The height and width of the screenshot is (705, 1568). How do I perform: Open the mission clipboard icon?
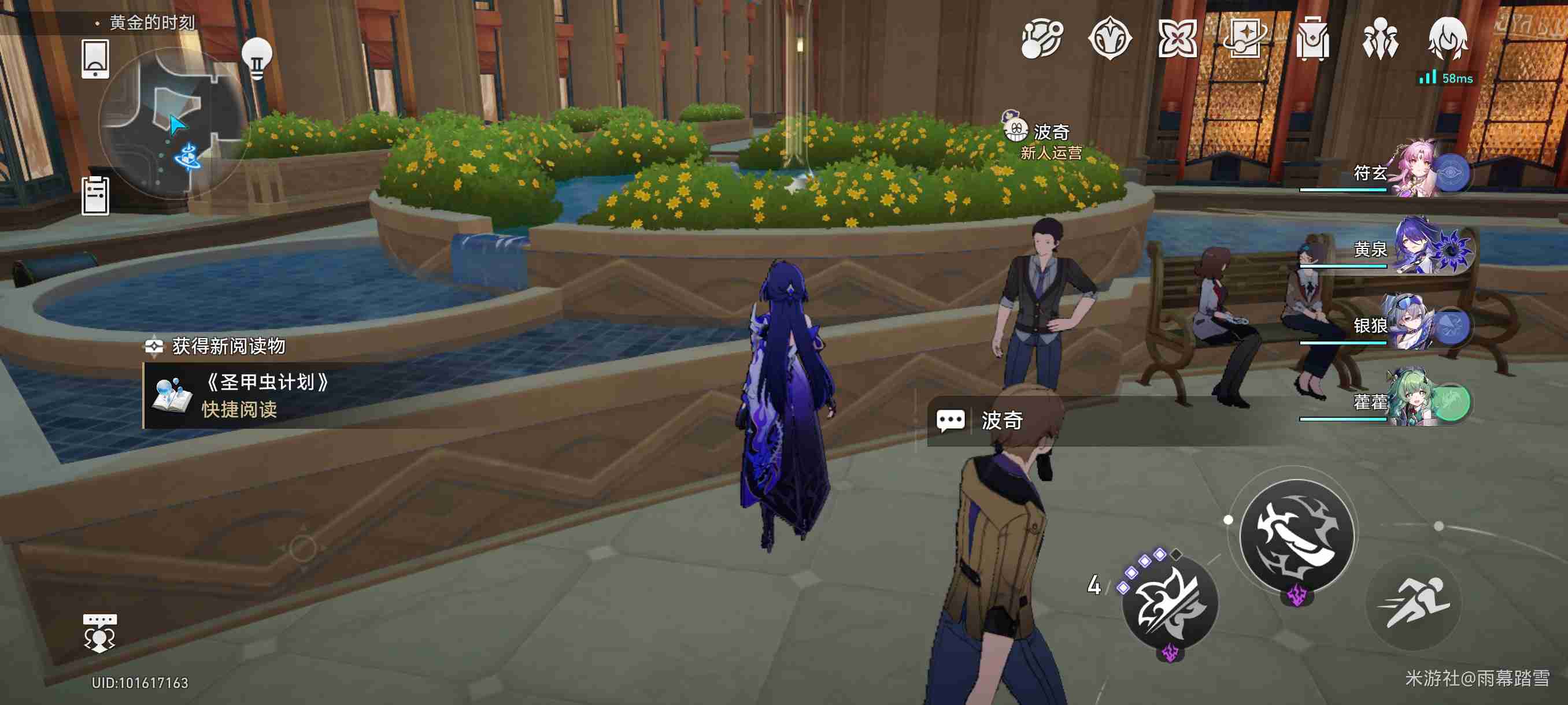(x=95, y=195)
